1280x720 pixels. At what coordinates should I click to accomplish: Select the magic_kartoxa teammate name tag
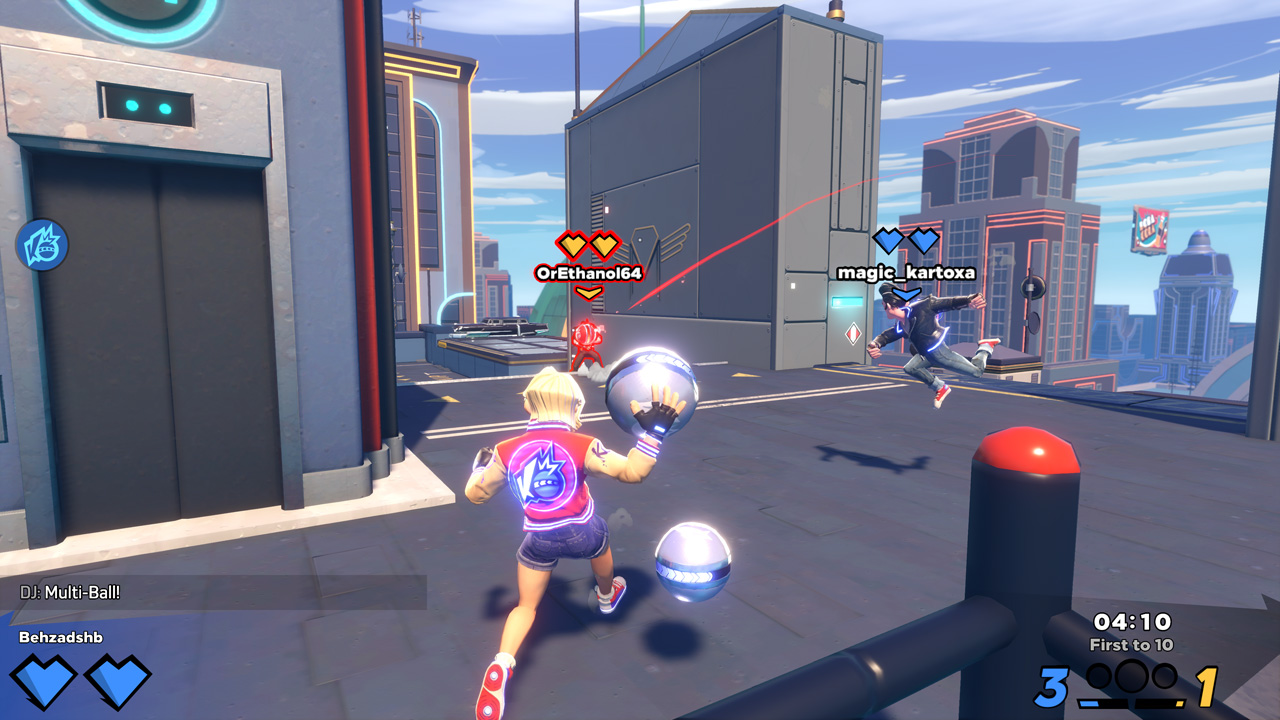906,272
